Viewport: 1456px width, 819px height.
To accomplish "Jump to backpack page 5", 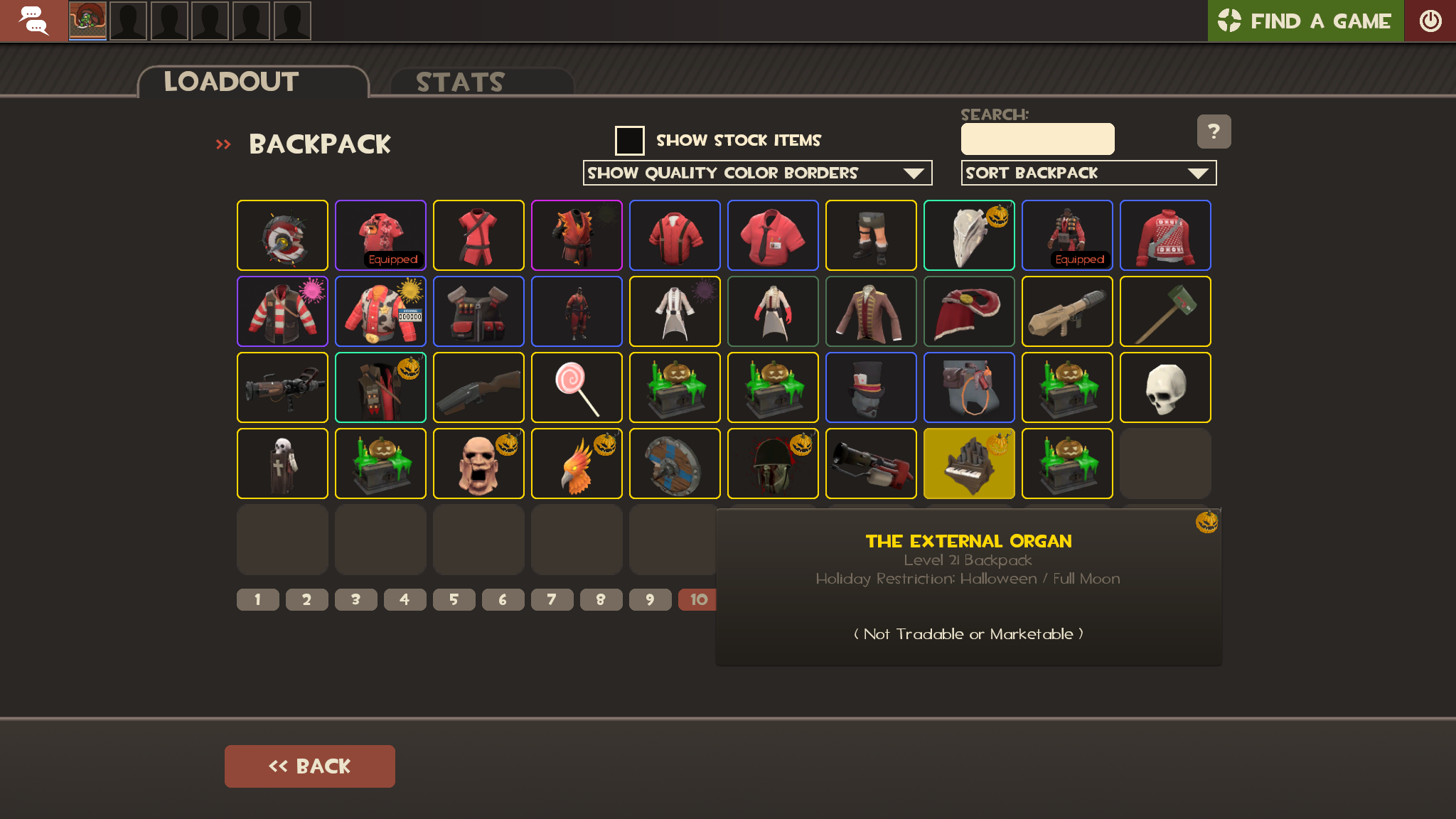I will click(454, 599).
